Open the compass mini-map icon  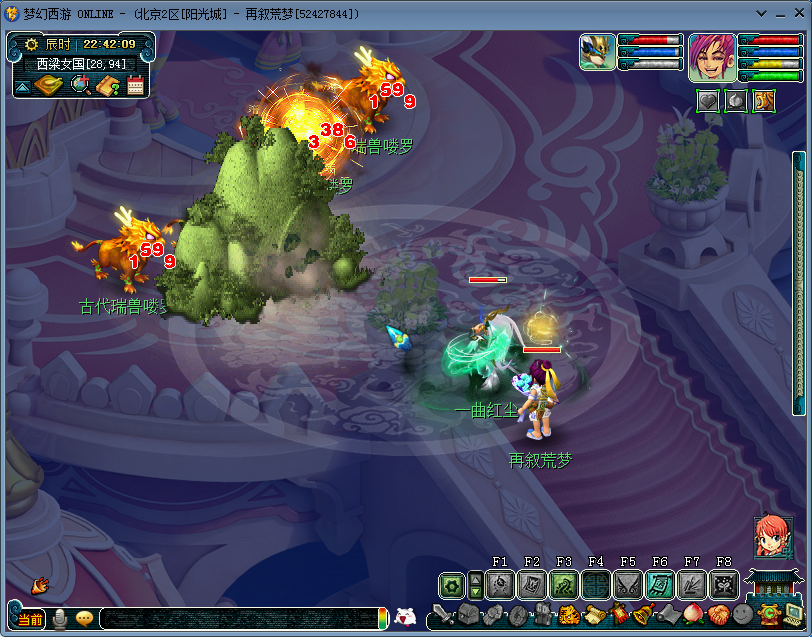48,86
